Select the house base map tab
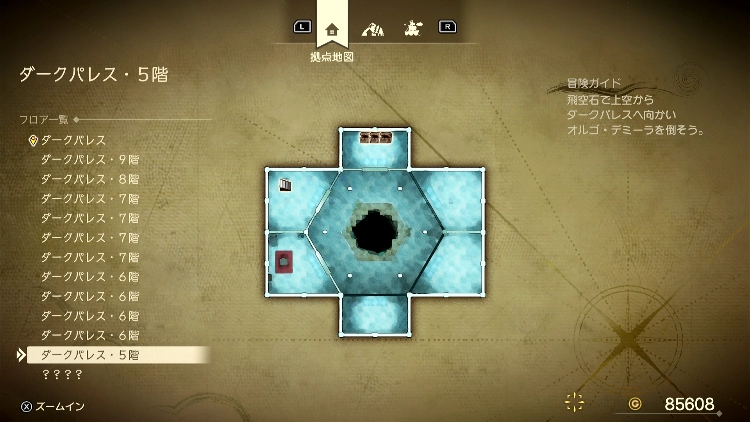Screen dimensions: 750x422 pos(332,28)
